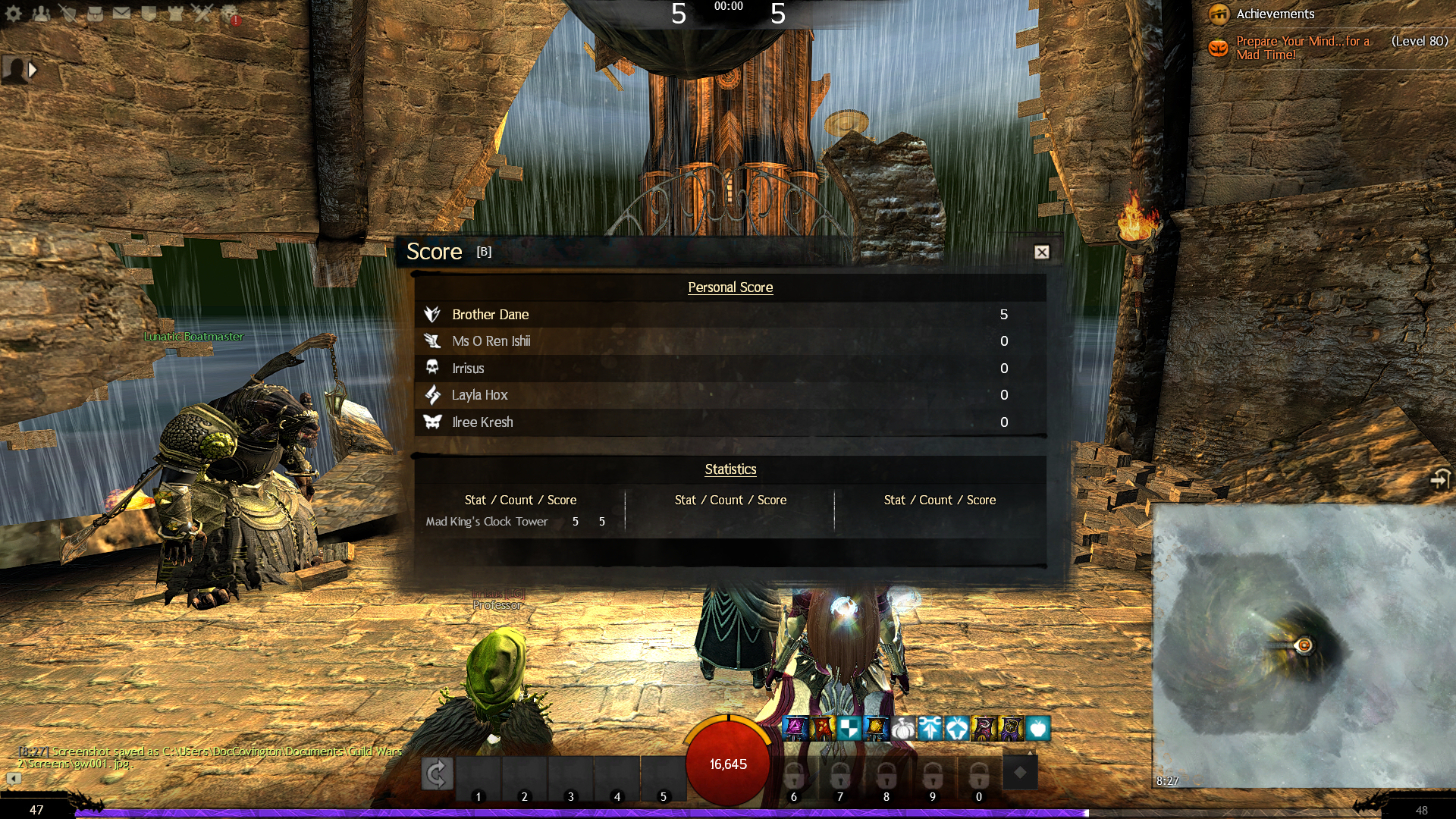This screenshot has width=1456, height=819.
Task: Open the mail envelope icon
Action: (121, 13)
